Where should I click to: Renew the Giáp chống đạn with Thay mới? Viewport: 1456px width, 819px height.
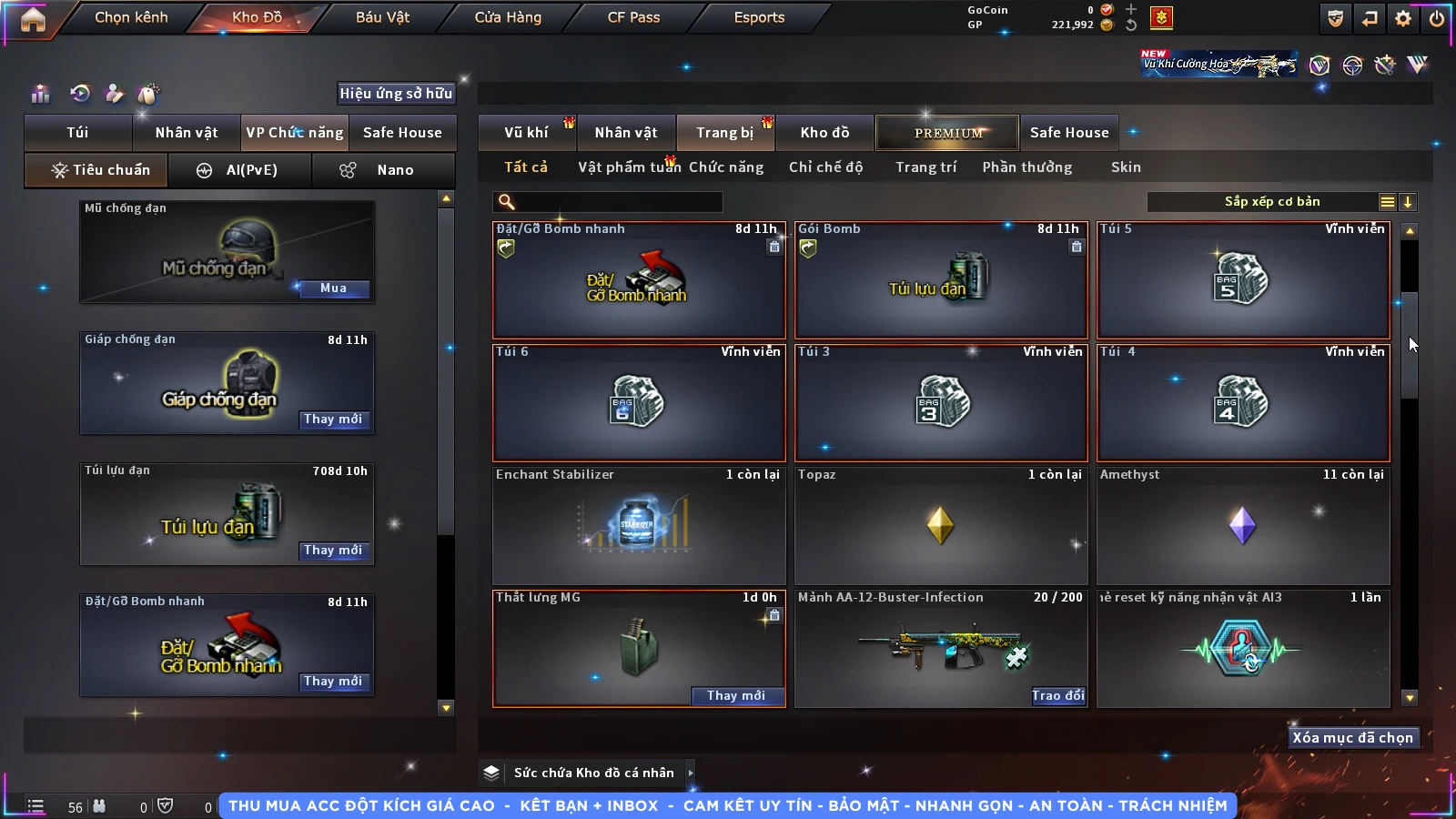(333, 420)
